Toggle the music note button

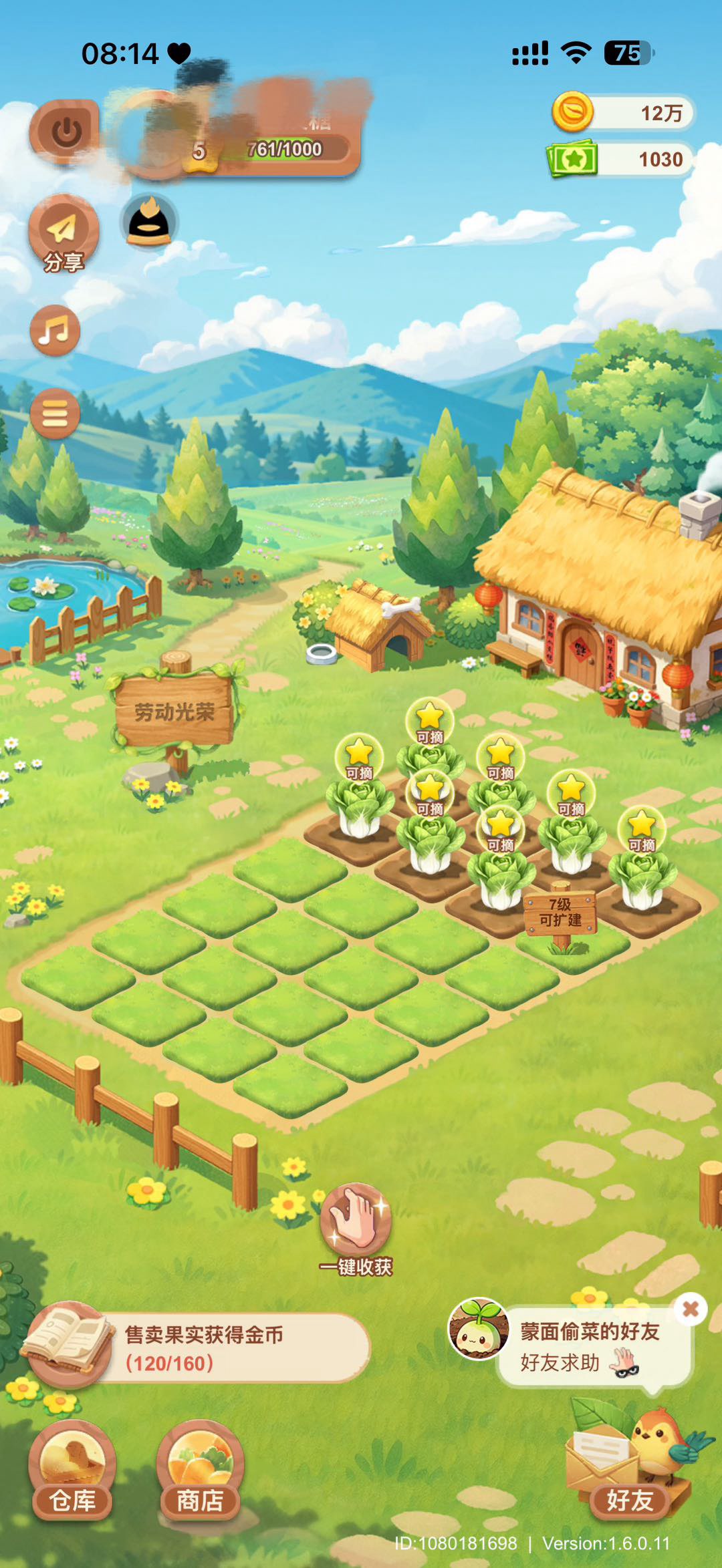pos(55,331)
